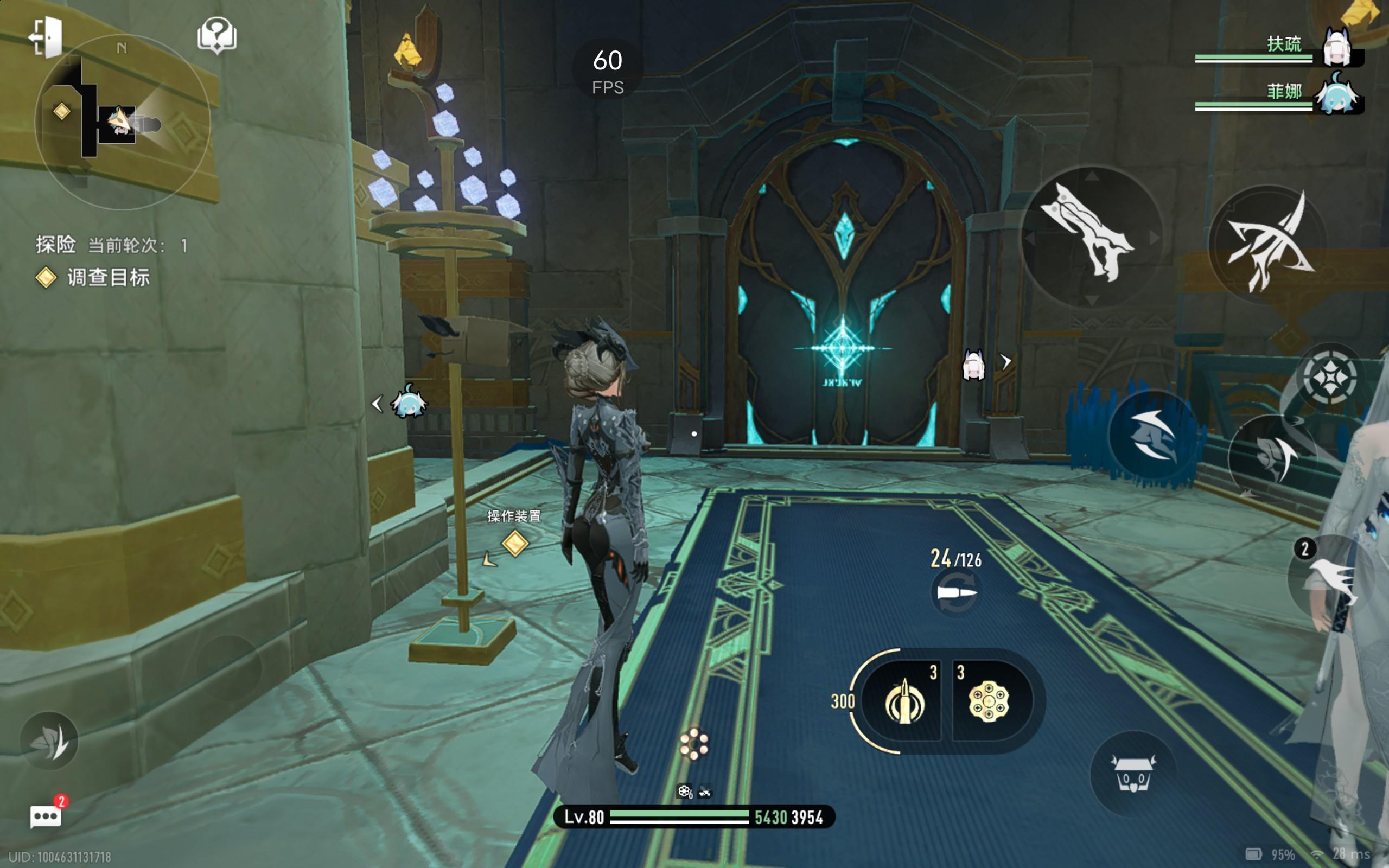The height and width of the screenshot is (868, 1389).
Task: Open the chat messages bubble
Action: (x=46, y=816)
